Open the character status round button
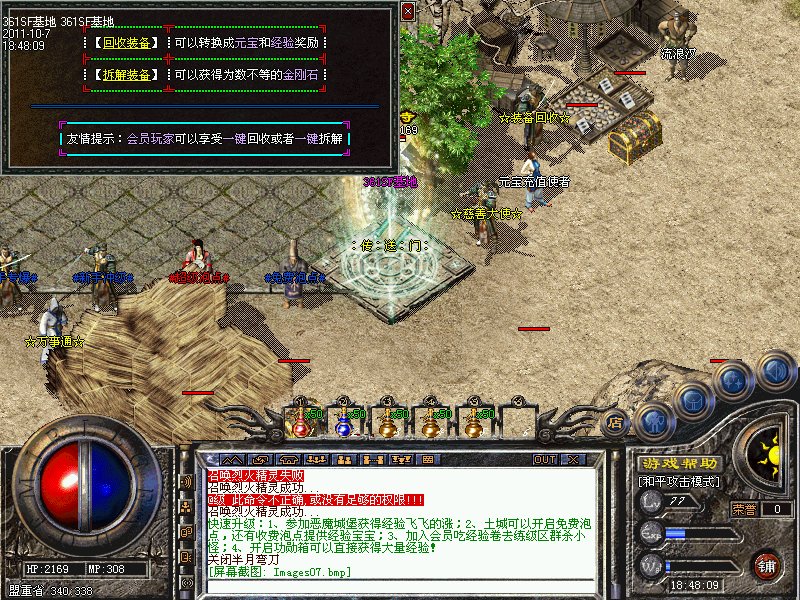 click(x=654, y=421)
